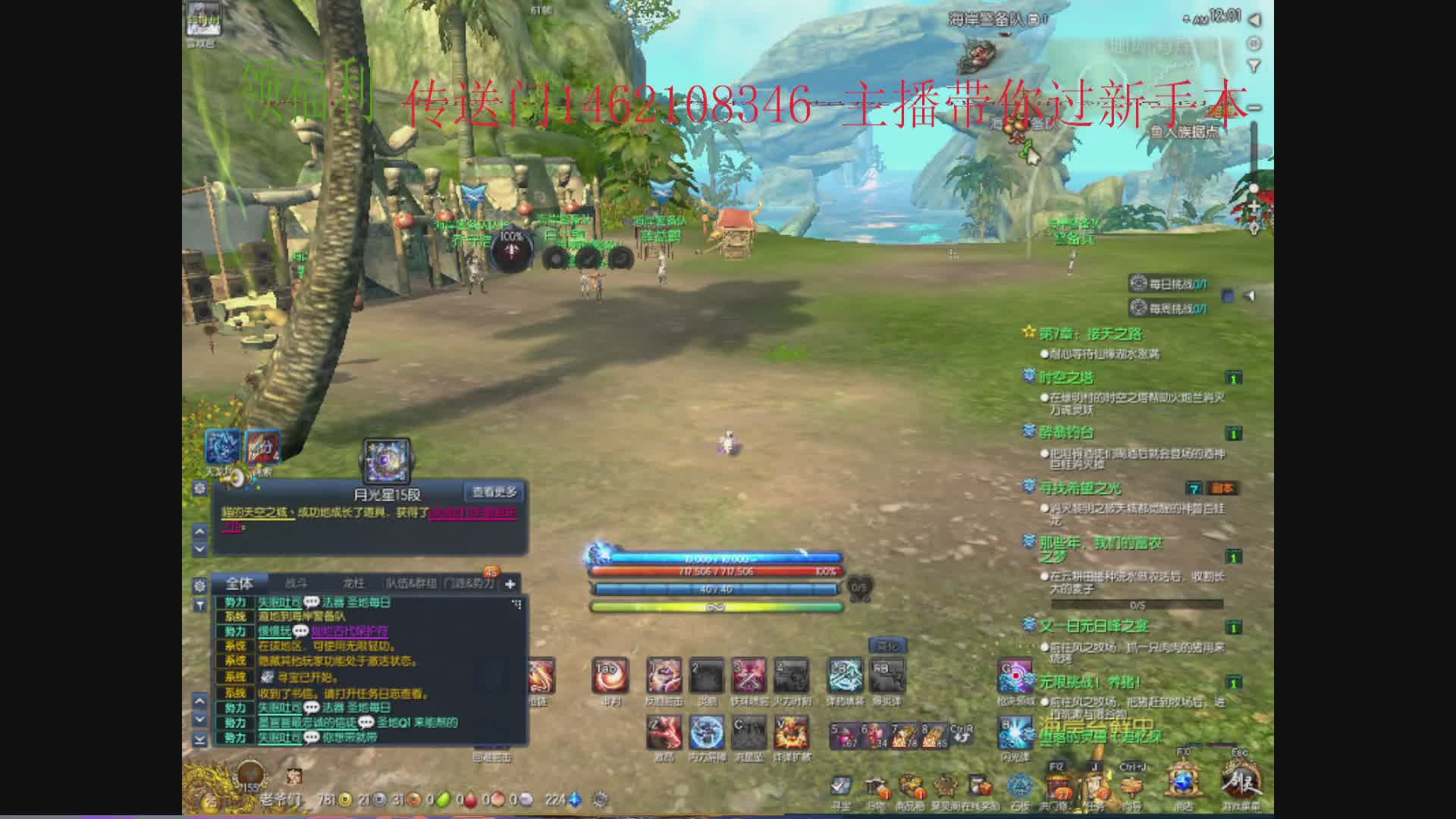Image resolution: width=1456 pixels, height=819 pixels.
Task: Select the 队伍&群组 chat tab
Action: coord(411,583)
